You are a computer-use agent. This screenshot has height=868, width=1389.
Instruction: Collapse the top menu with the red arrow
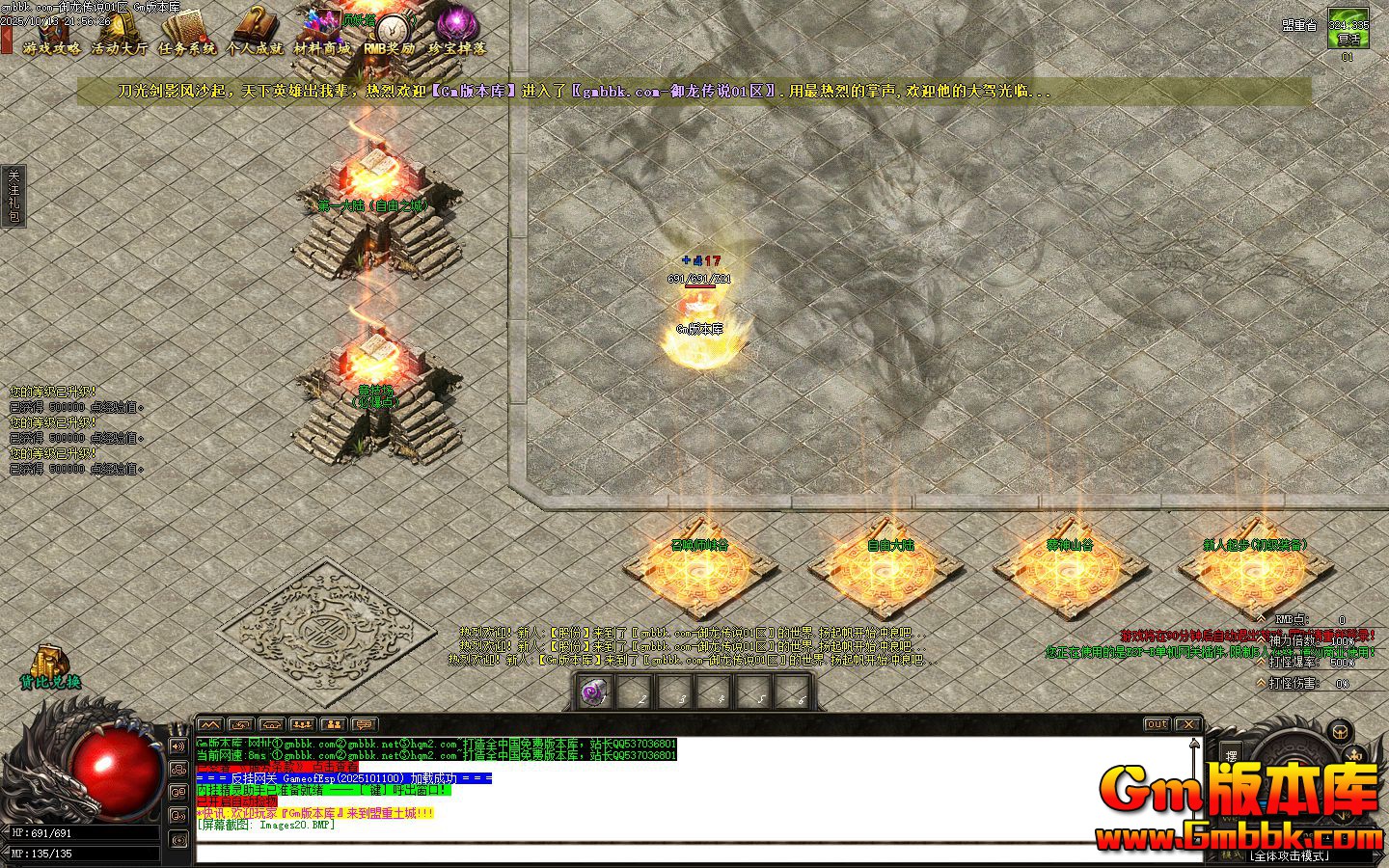[7, 40]
